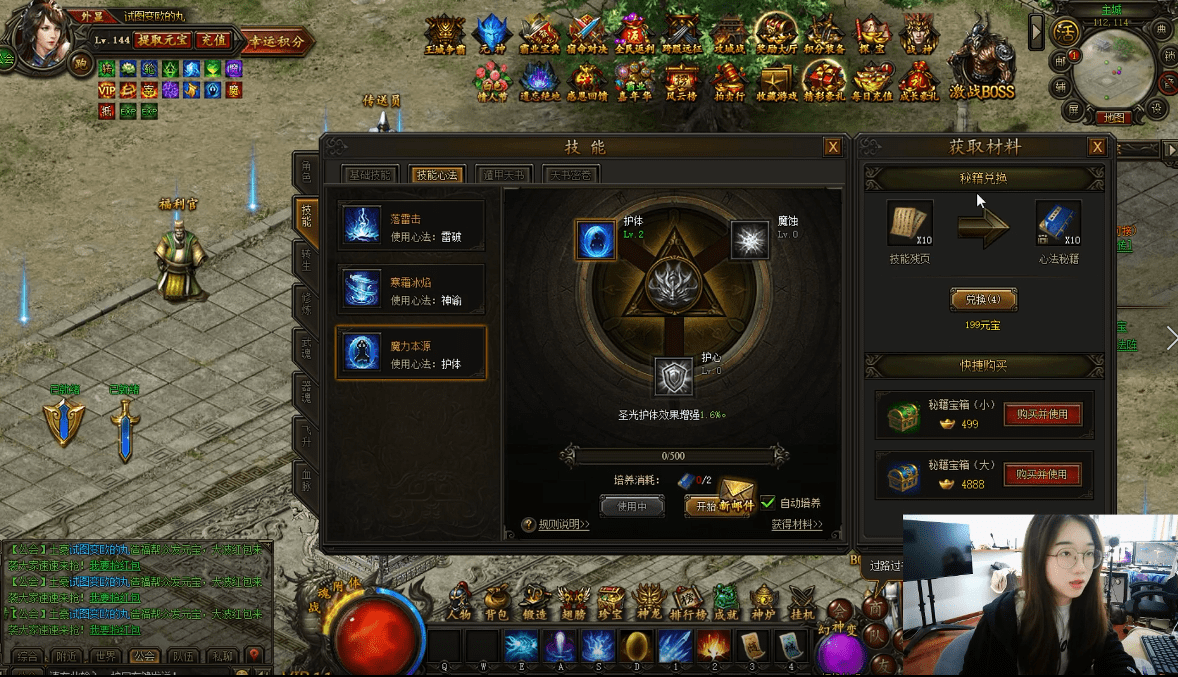1178x677 pixels.
Task: Buy and use the large 秘籍宝箱
Action: click(1042, 474)
